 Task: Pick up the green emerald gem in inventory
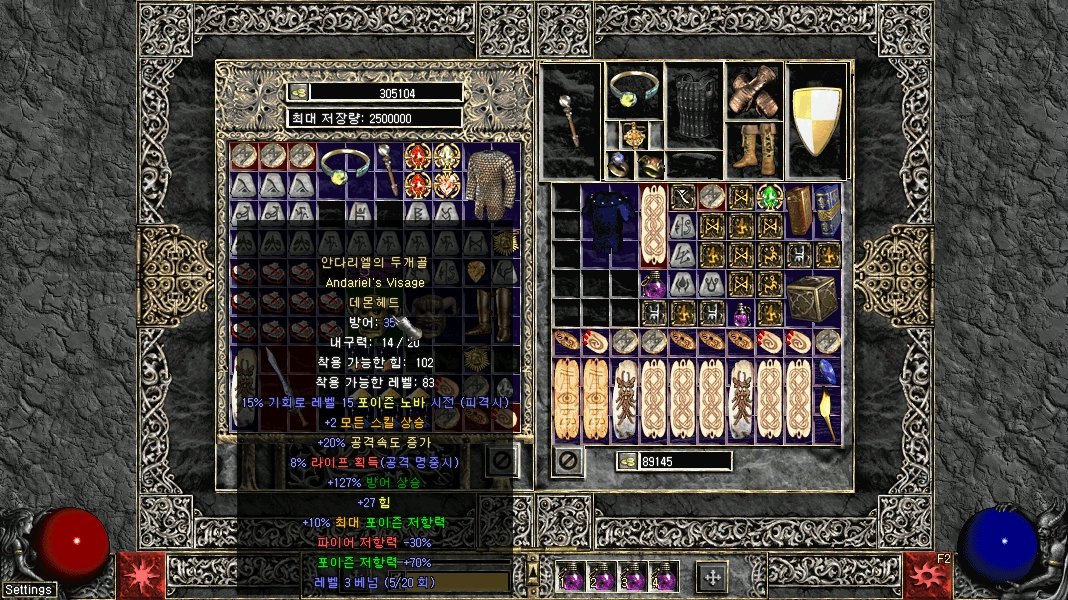click(769, 197)
